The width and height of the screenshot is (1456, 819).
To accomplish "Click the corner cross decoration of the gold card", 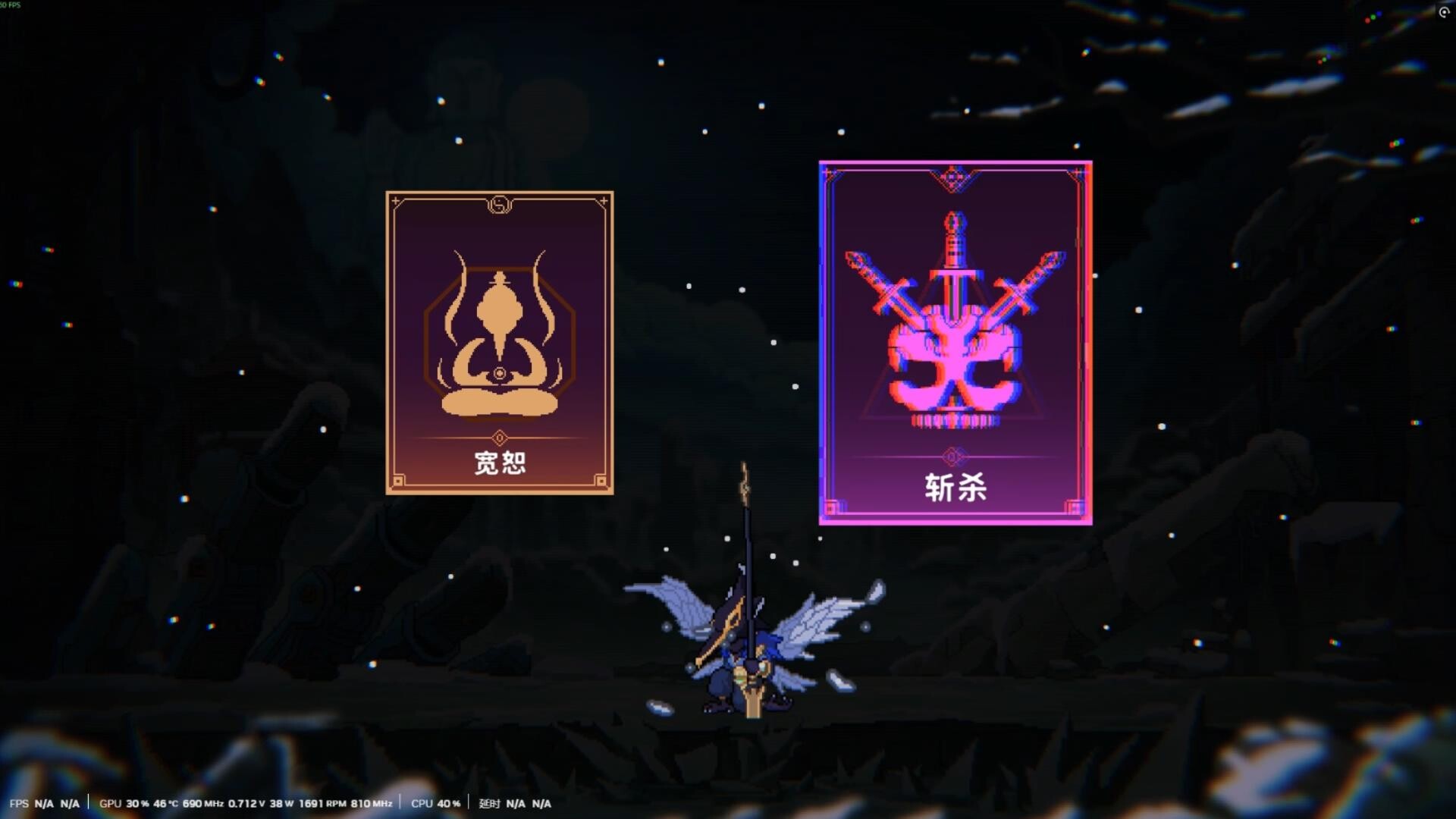I will coord(395,199).
